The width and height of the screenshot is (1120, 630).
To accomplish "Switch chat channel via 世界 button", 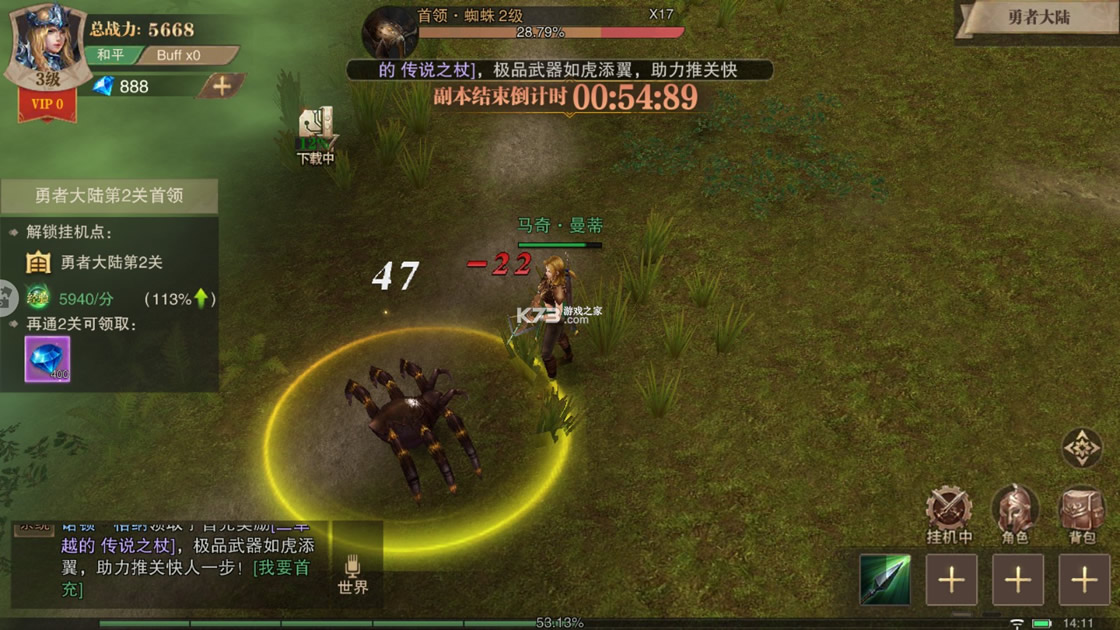I will [x=353, y=573].
